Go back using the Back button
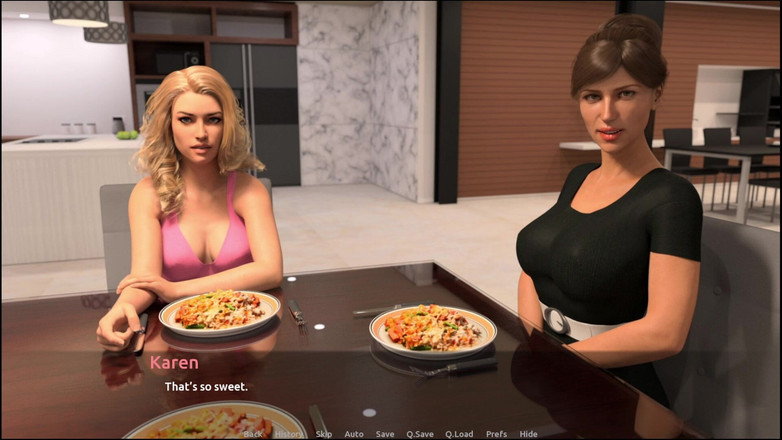782x440 pixels. click(x=253, y=434)
